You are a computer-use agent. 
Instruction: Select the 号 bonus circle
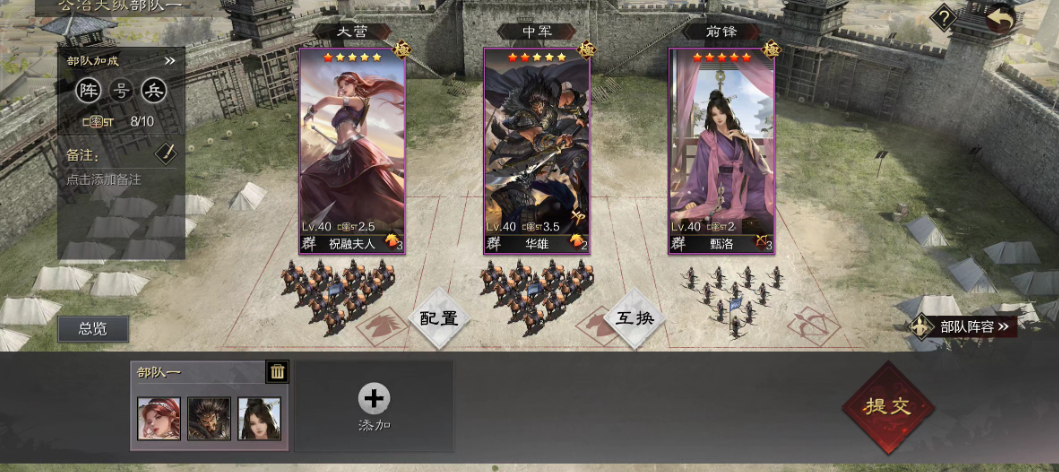point(122,90)
